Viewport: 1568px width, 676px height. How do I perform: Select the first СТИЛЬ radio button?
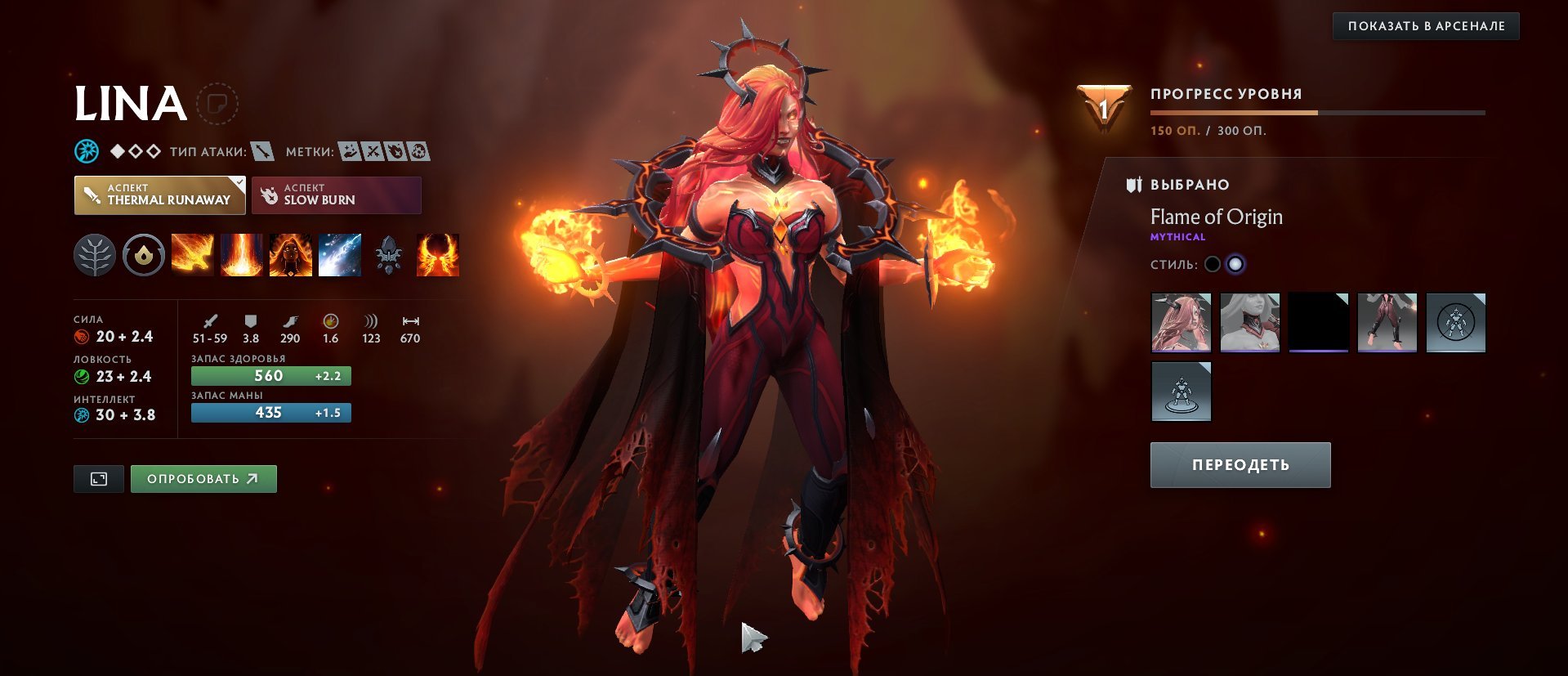pos(1213,264)
